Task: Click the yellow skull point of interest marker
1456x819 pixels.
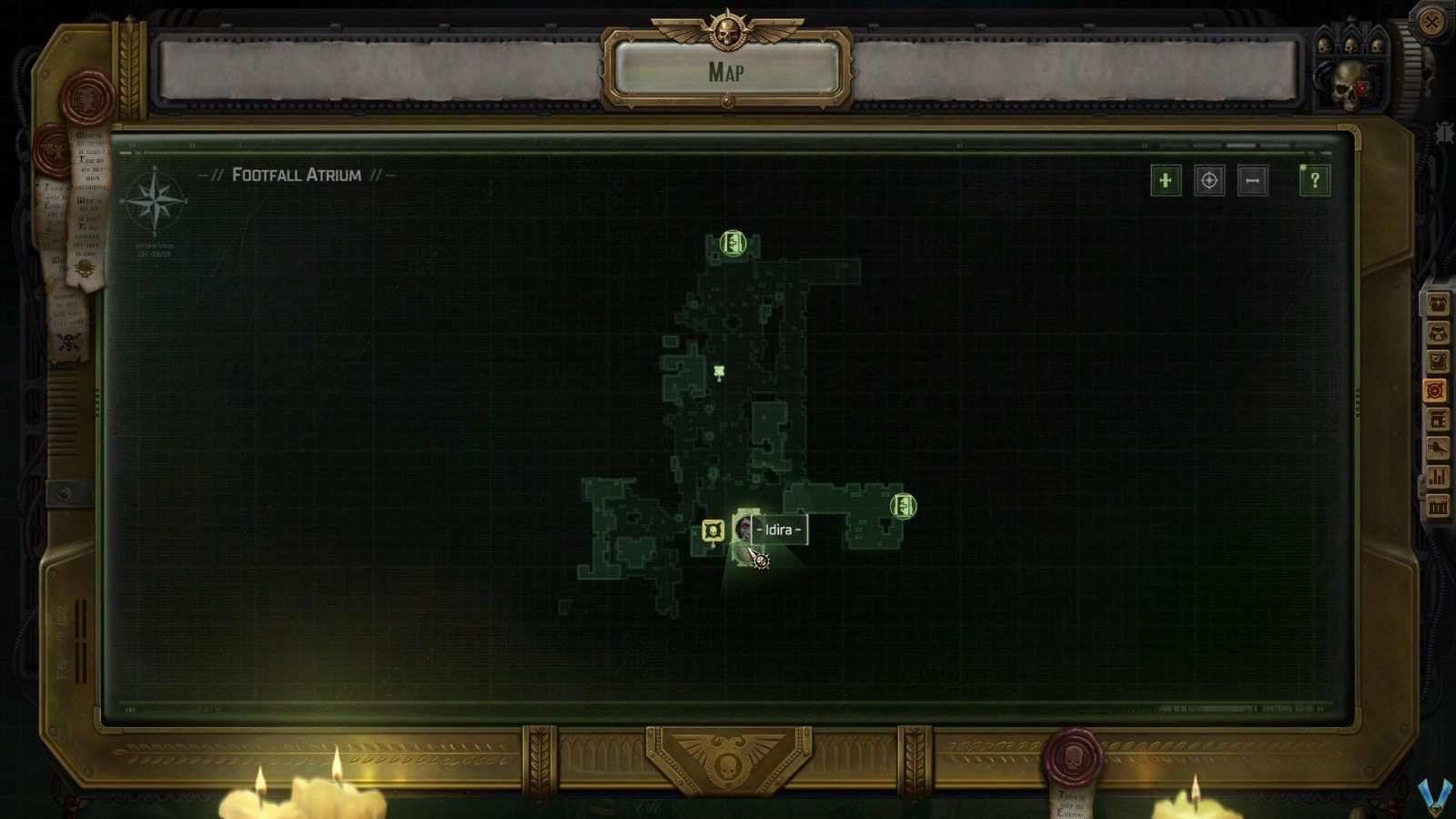Action: click(x=712, y=531)
